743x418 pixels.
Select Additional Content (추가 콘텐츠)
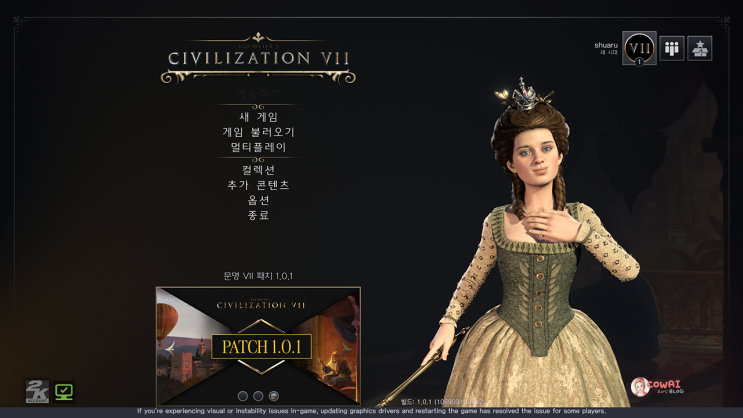coord(258,185)
